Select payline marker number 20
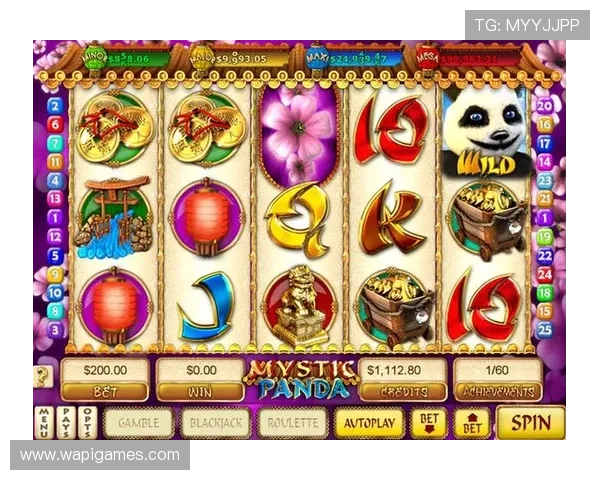 point(545,105)
